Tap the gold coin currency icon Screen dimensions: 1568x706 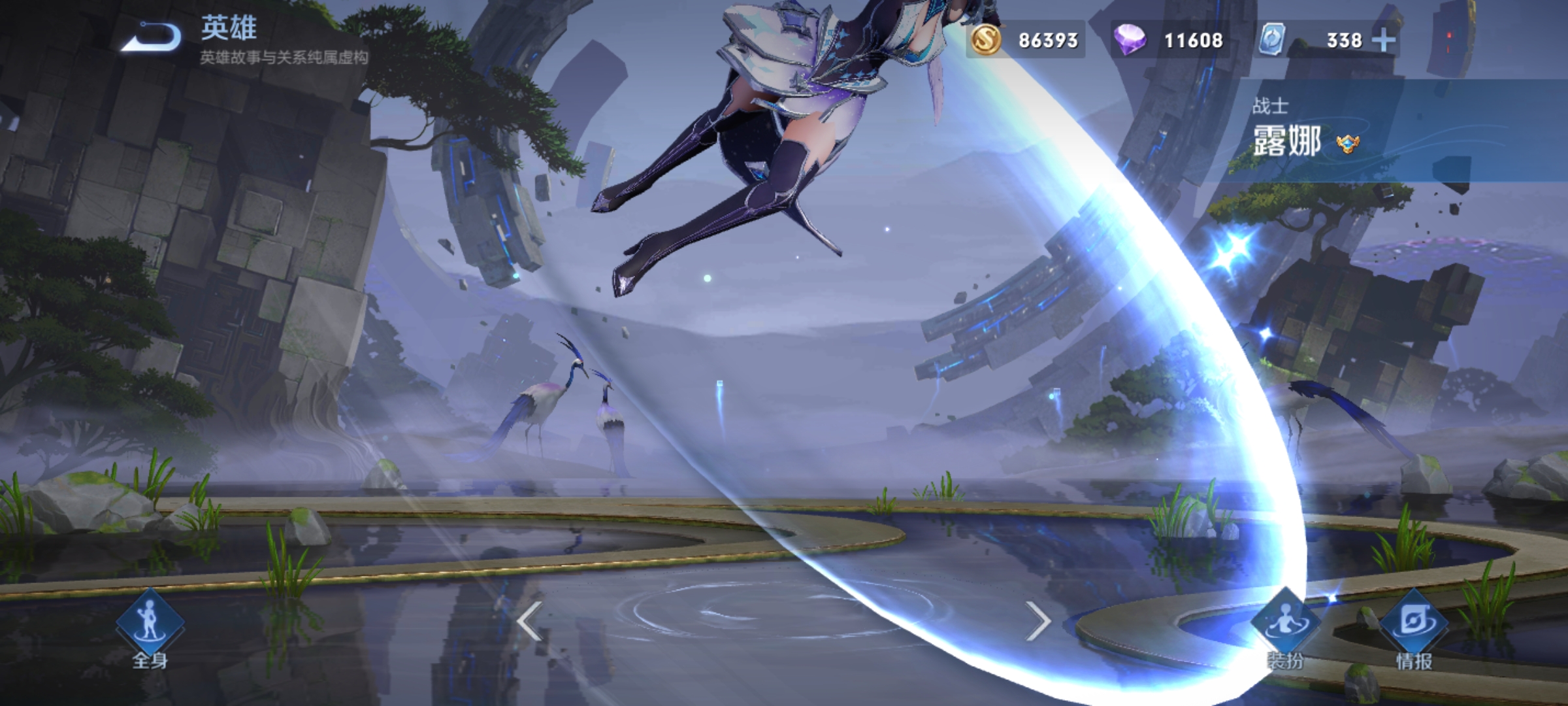[x=986, y=40]
